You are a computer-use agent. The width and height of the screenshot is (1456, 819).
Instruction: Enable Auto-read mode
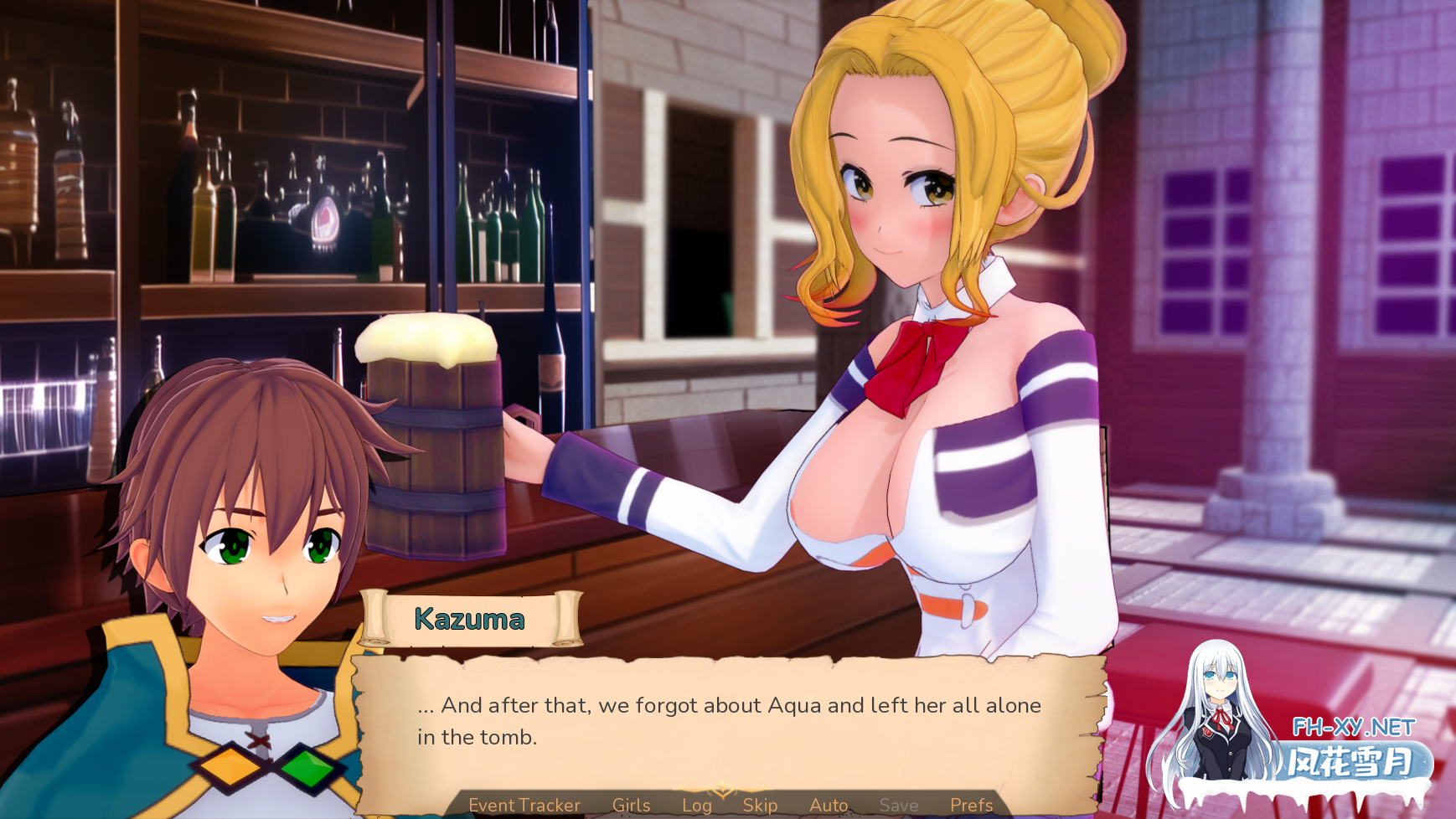pos(828,805)
